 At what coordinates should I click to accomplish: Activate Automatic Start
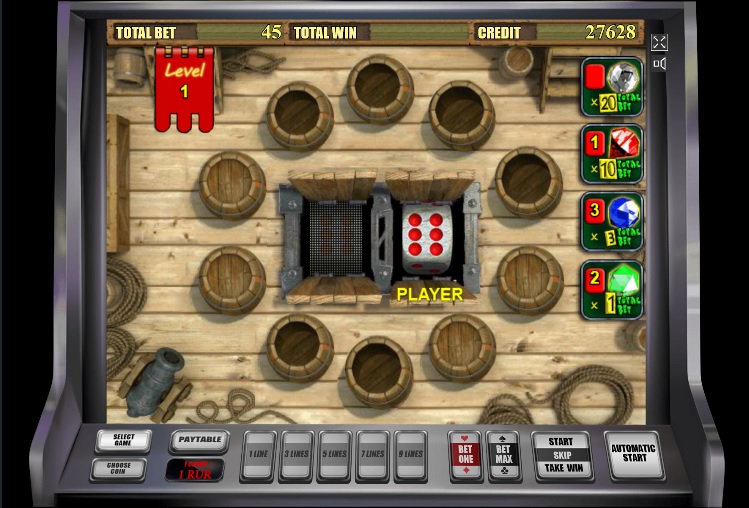(x=633, y=455)
